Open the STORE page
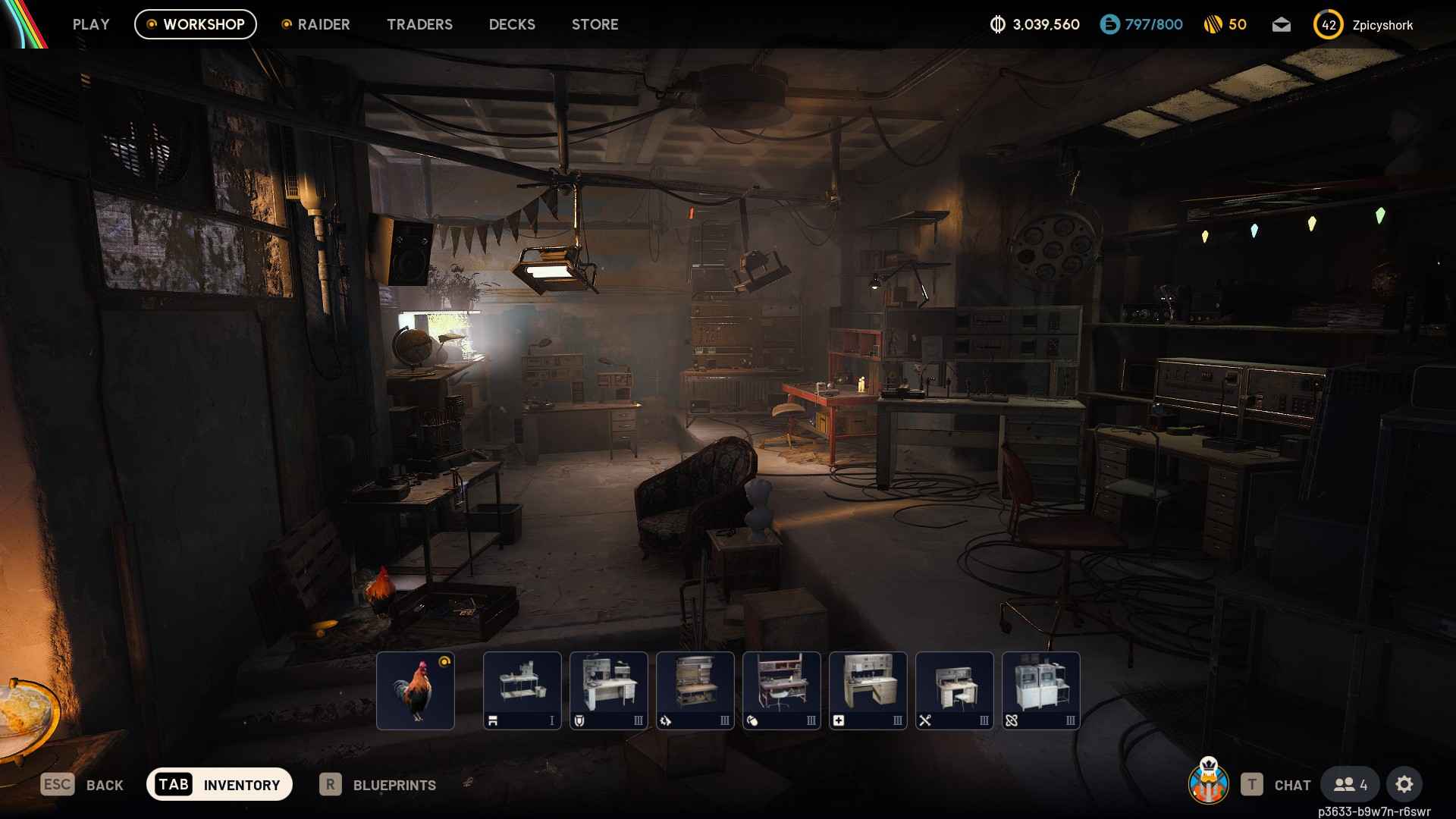This screenshot has height=819, width=1456. coord(595,24)
